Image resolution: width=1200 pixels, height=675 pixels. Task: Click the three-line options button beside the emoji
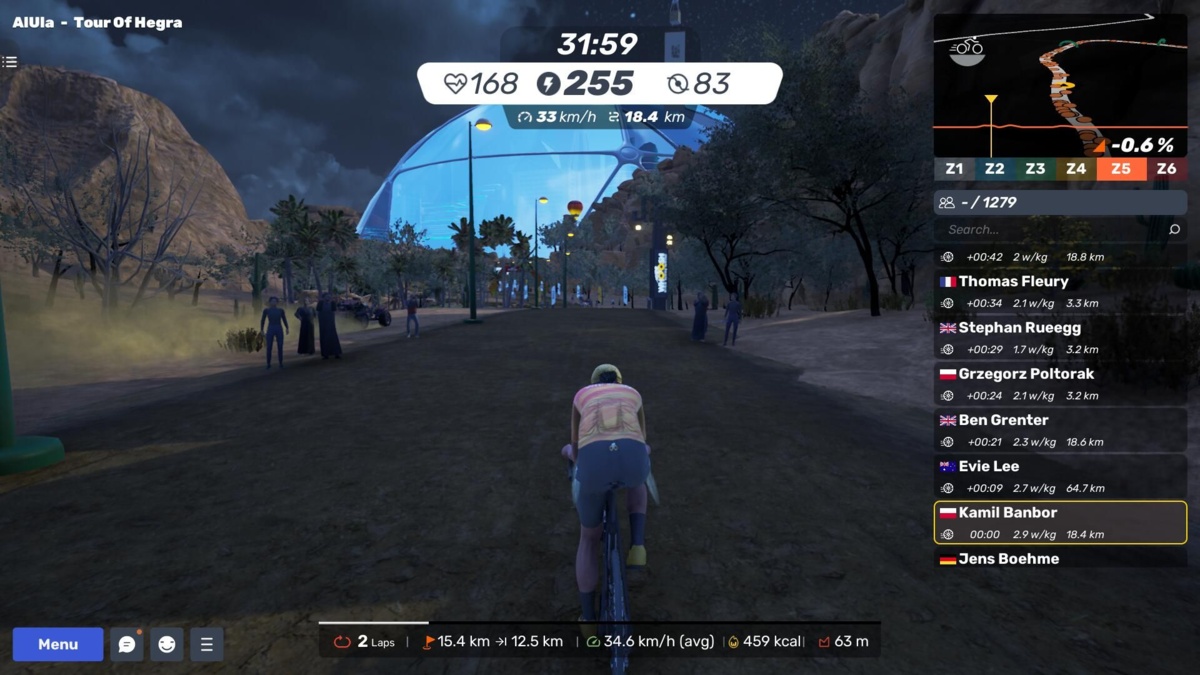[x=207, y=644]
